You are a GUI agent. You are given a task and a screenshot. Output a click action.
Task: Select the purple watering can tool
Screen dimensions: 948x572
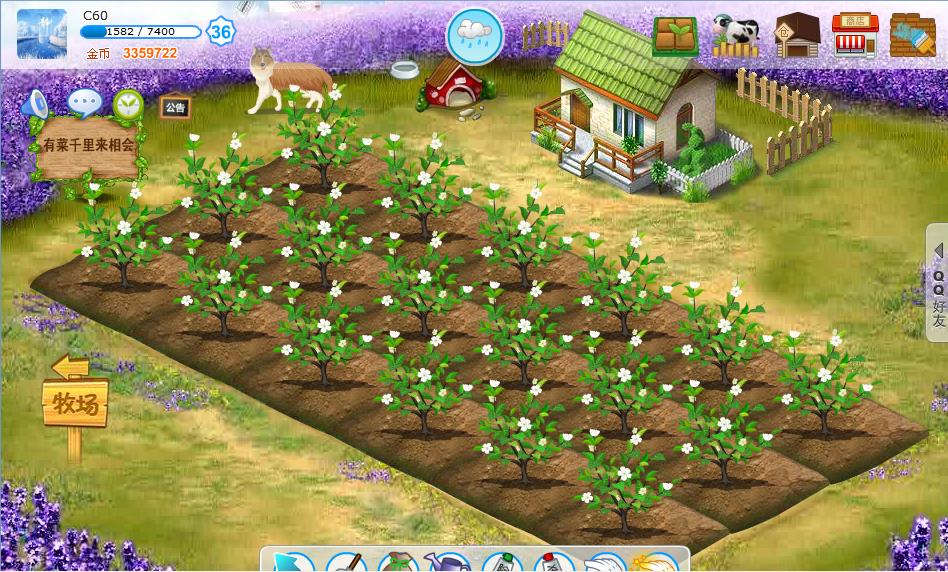click(x=446, y=562)
